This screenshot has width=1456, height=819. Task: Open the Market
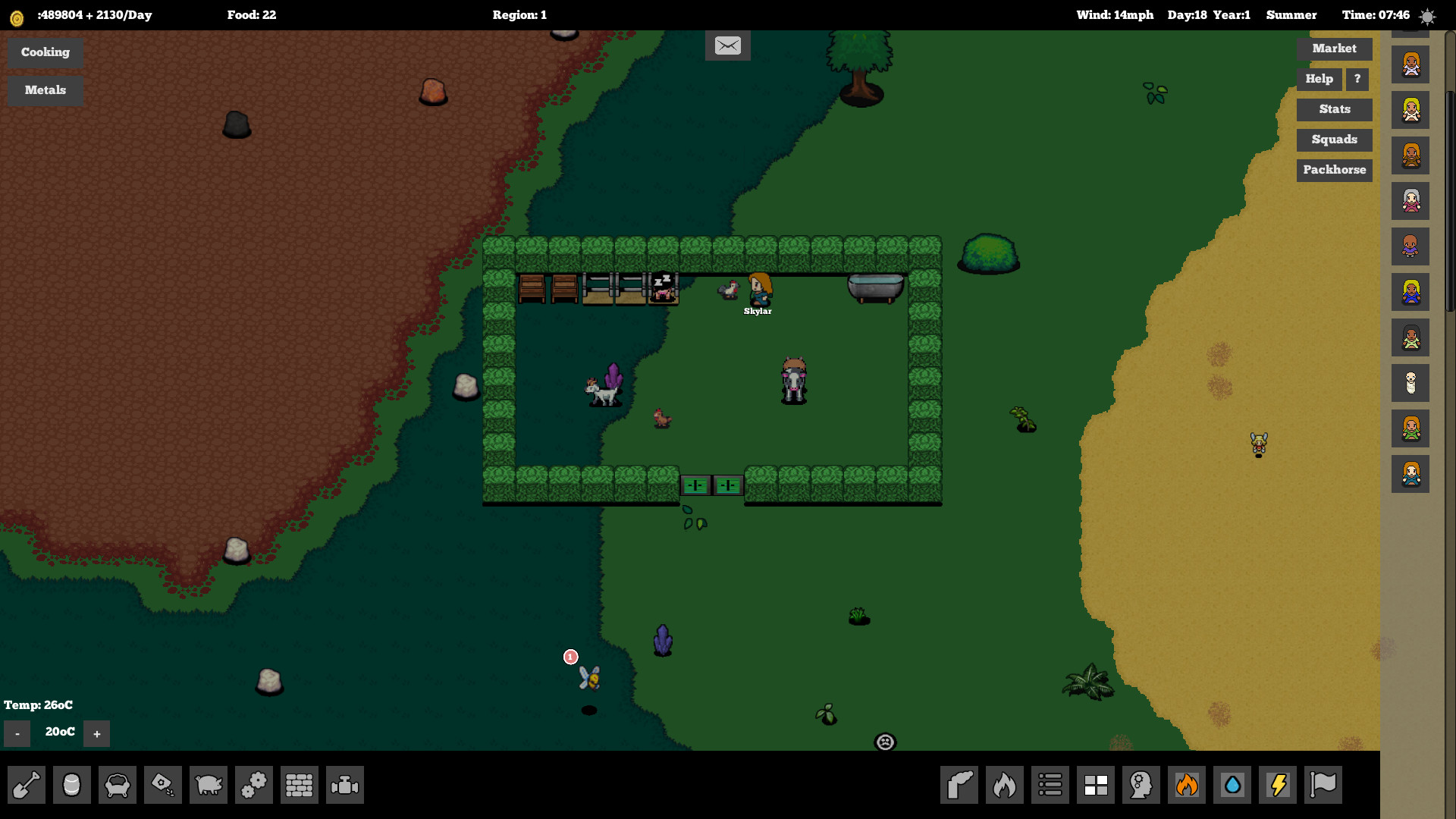(x=1334, y=49)
